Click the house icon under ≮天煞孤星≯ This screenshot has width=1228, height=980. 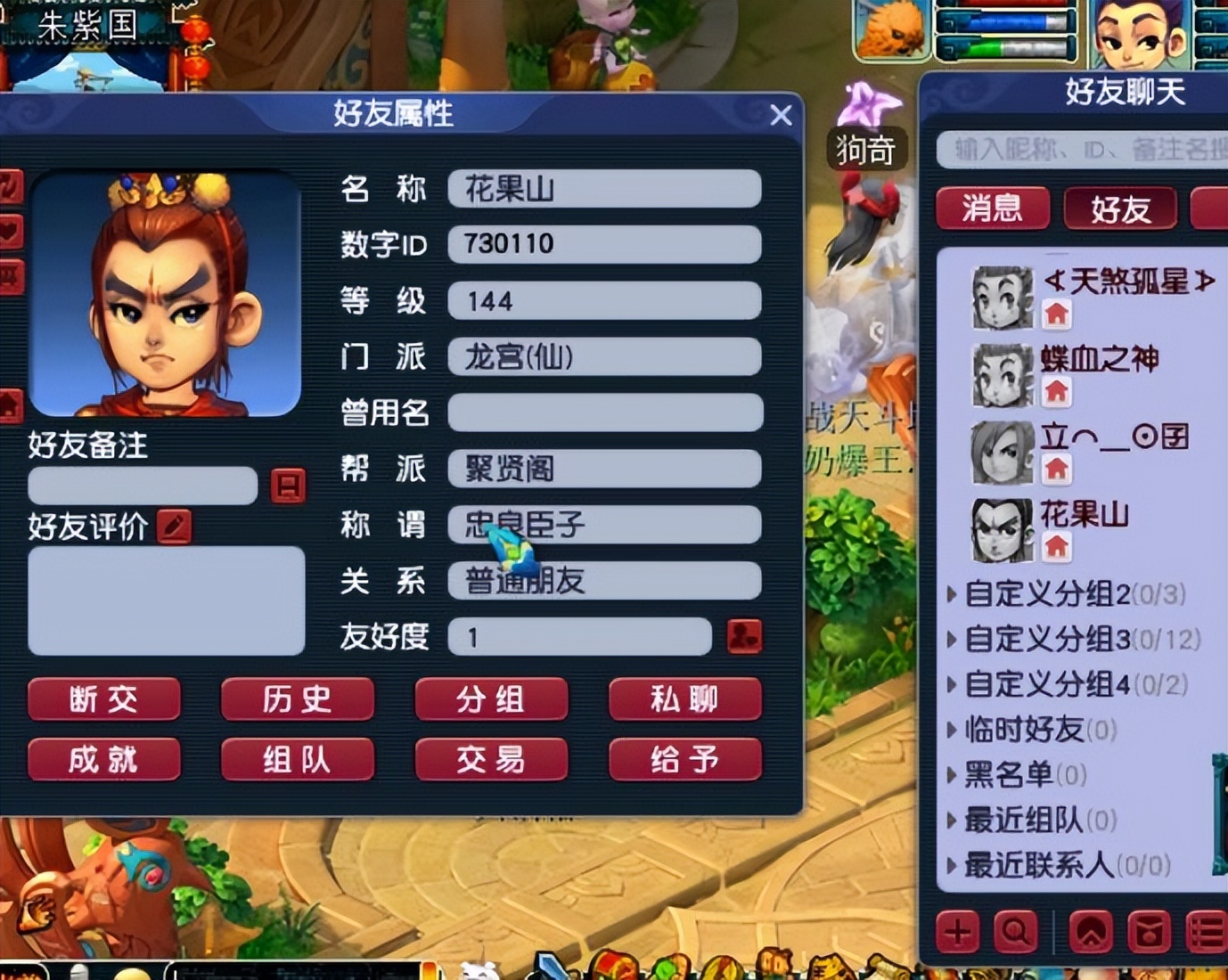click(1057, 314)
